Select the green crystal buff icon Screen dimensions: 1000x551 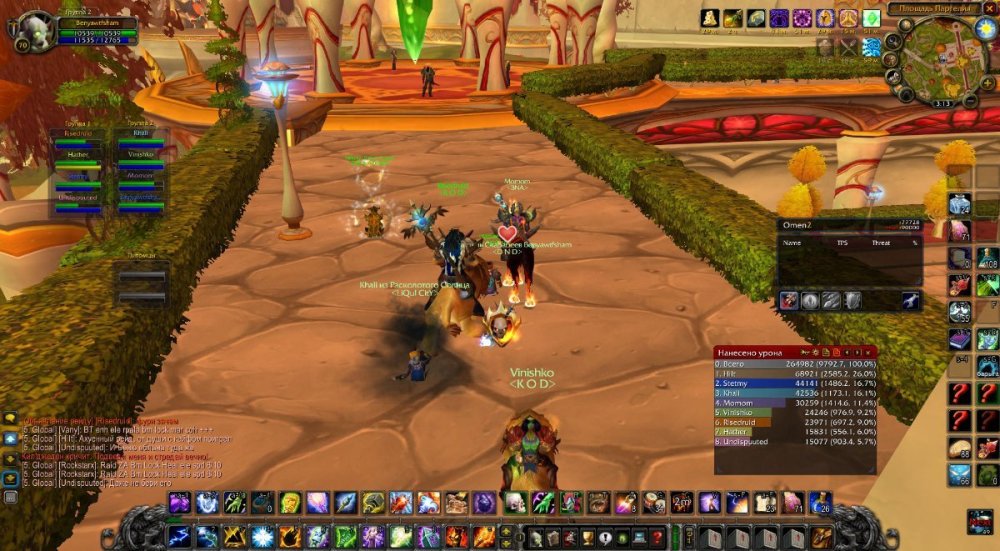click(x=872, y=18)
